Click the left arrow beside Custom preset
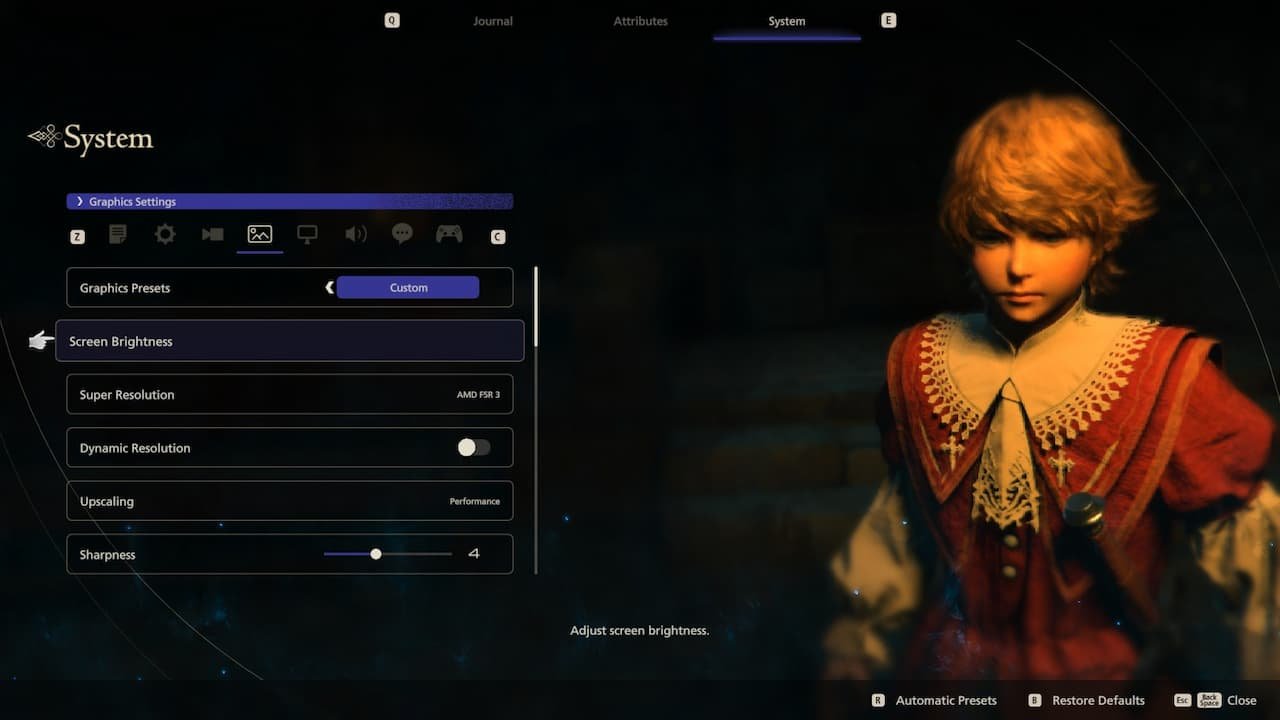This screenshot has height=720, width=1280. click(330, 287)
